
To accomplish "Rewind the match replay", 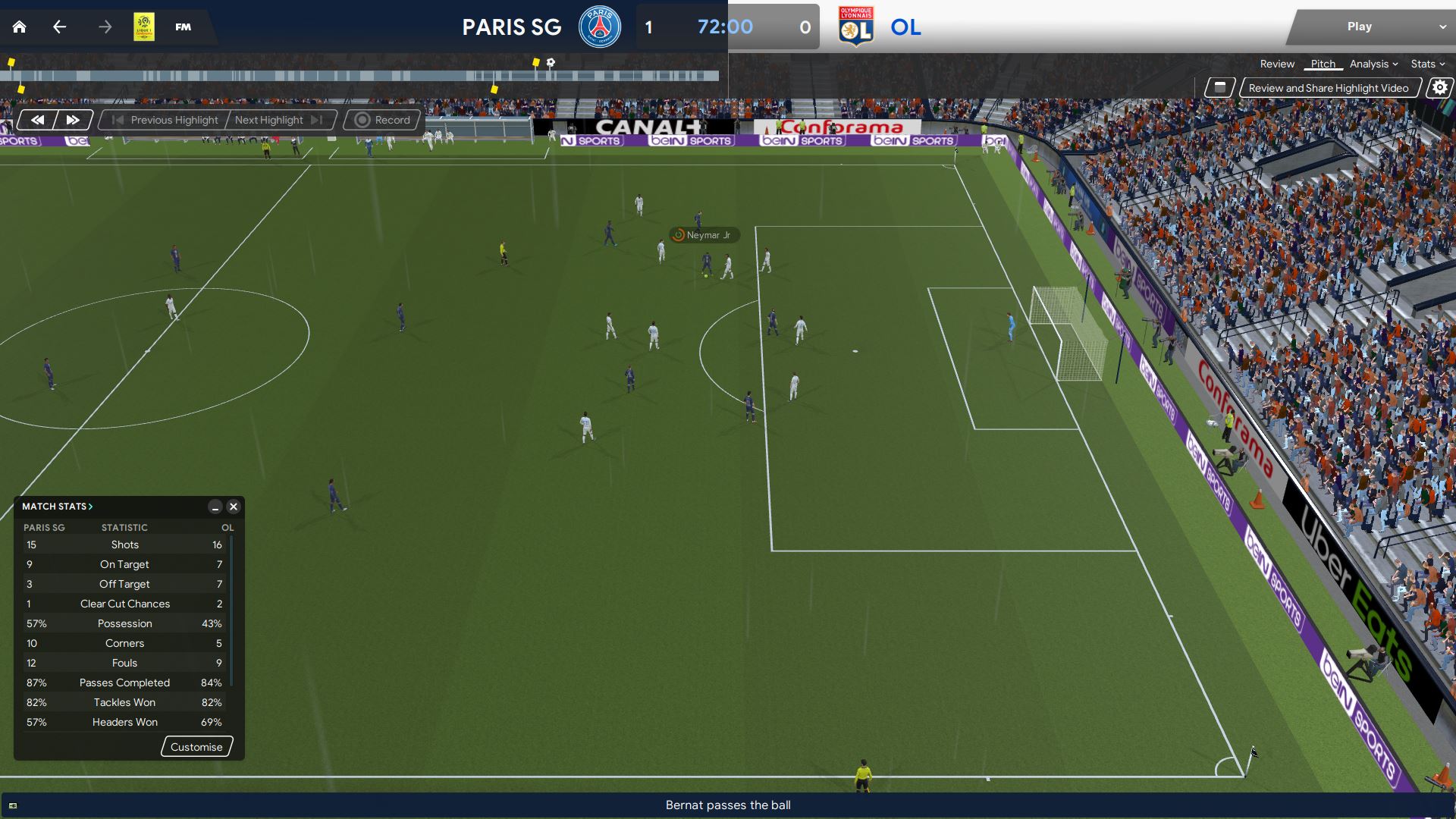I will click(37, 120).
